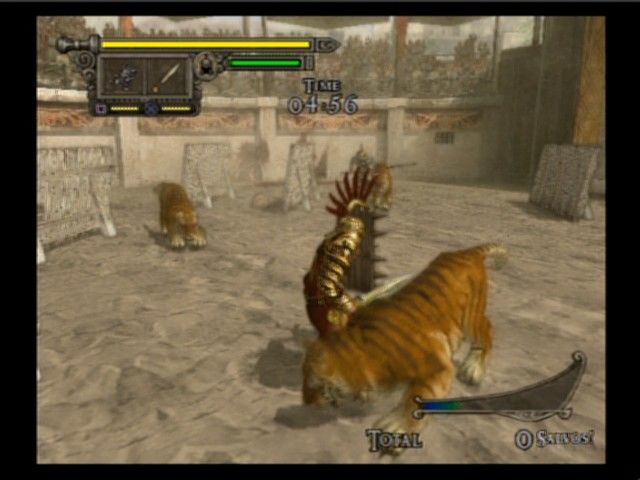This screenshot has width=640, height=480.
Task: Click the round helmet emblem by green bar
Action: tap(206, 66)
